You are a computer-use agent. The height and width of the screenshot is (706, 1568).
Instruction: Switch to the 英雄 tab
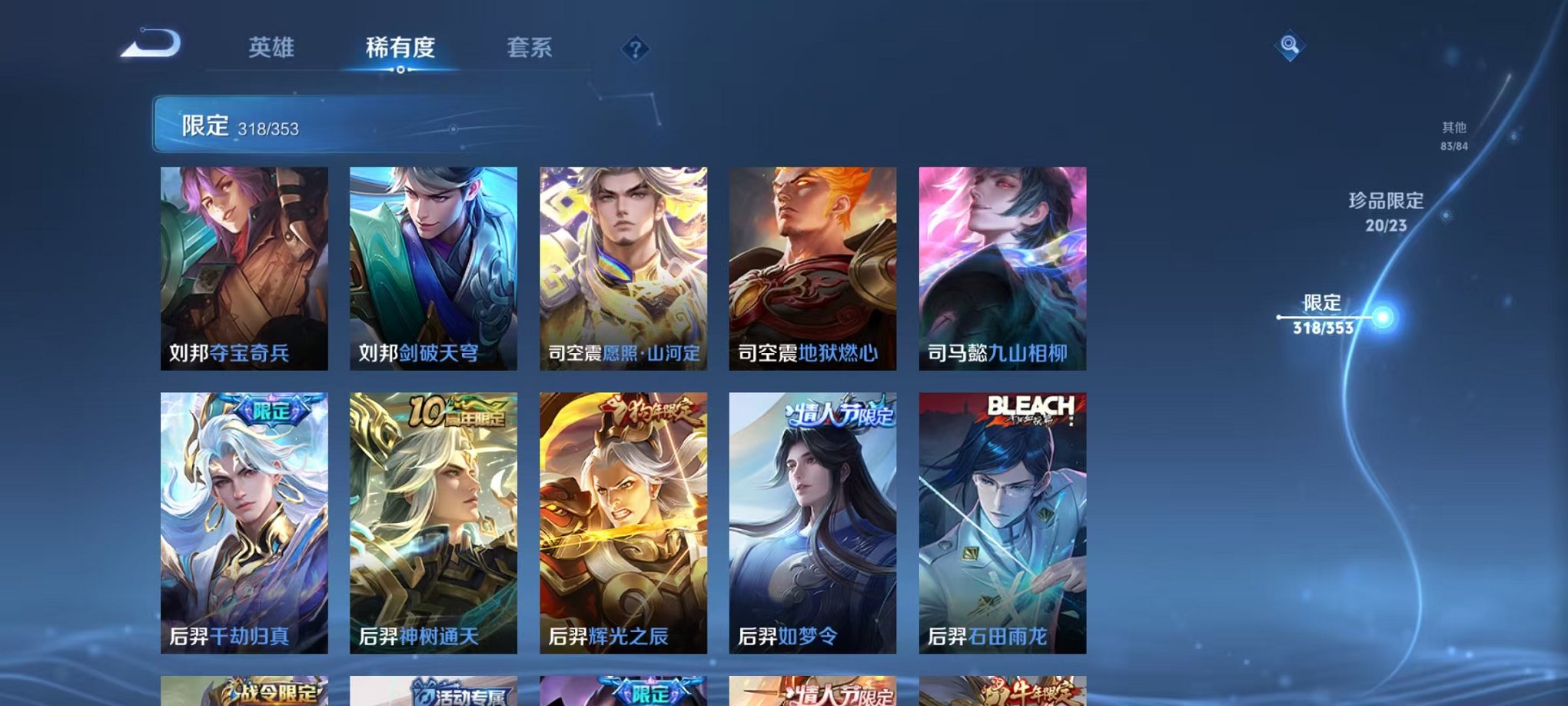point(273,46)
